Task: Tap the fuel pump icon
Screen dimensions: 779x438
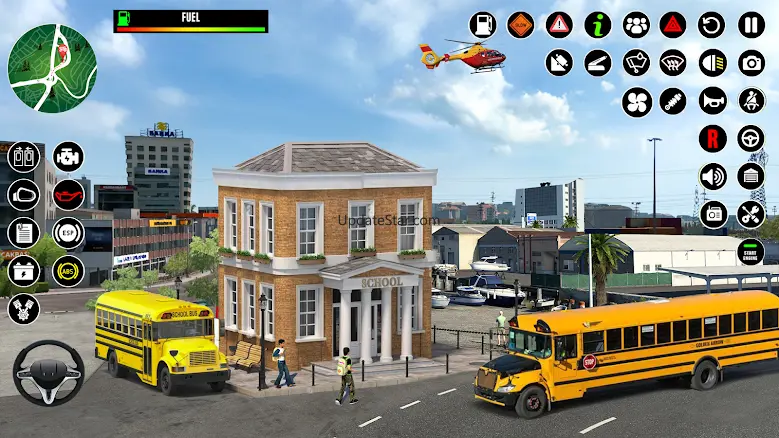Action: click(482, 25)
